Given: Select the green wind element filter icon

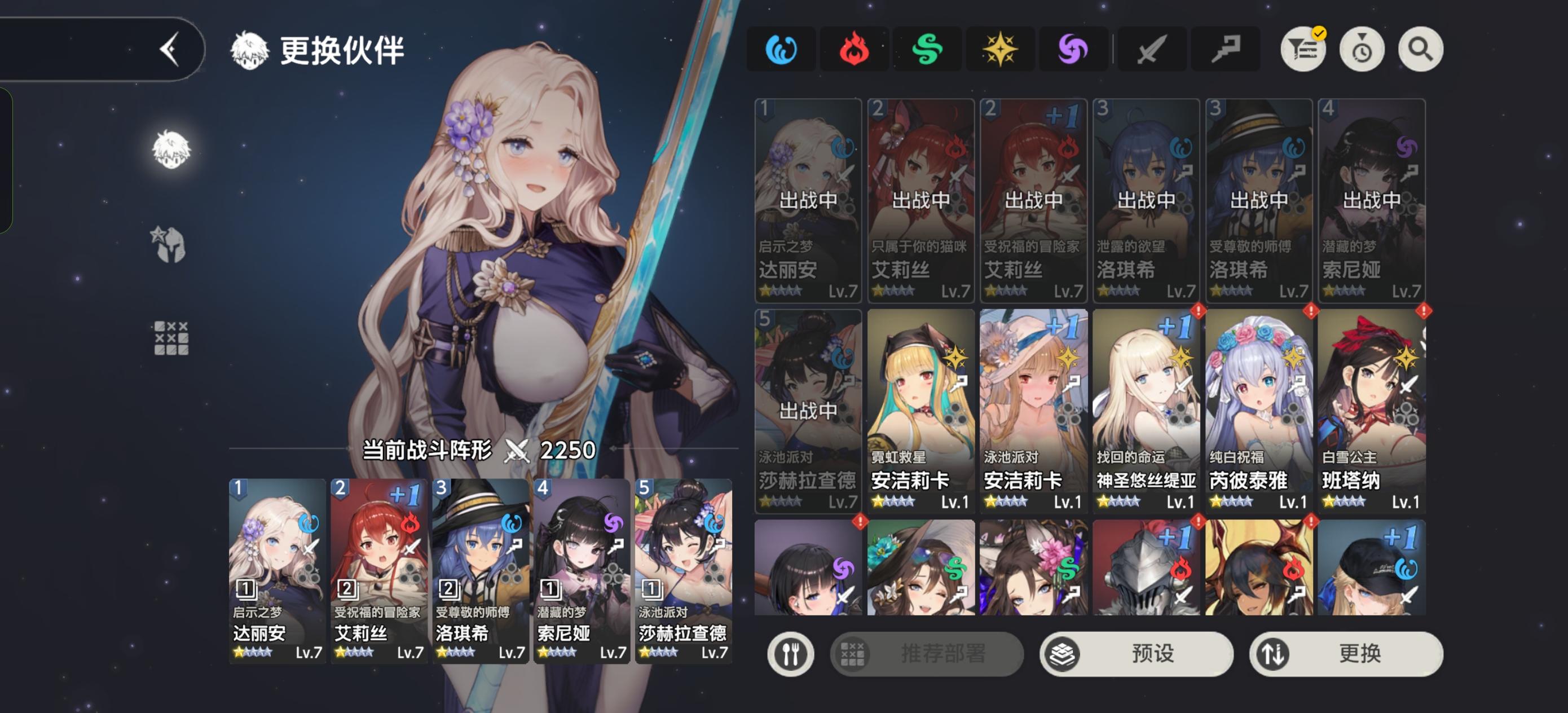Looking at the screenshot, I should pyautogui.click(x=927, y=49).
